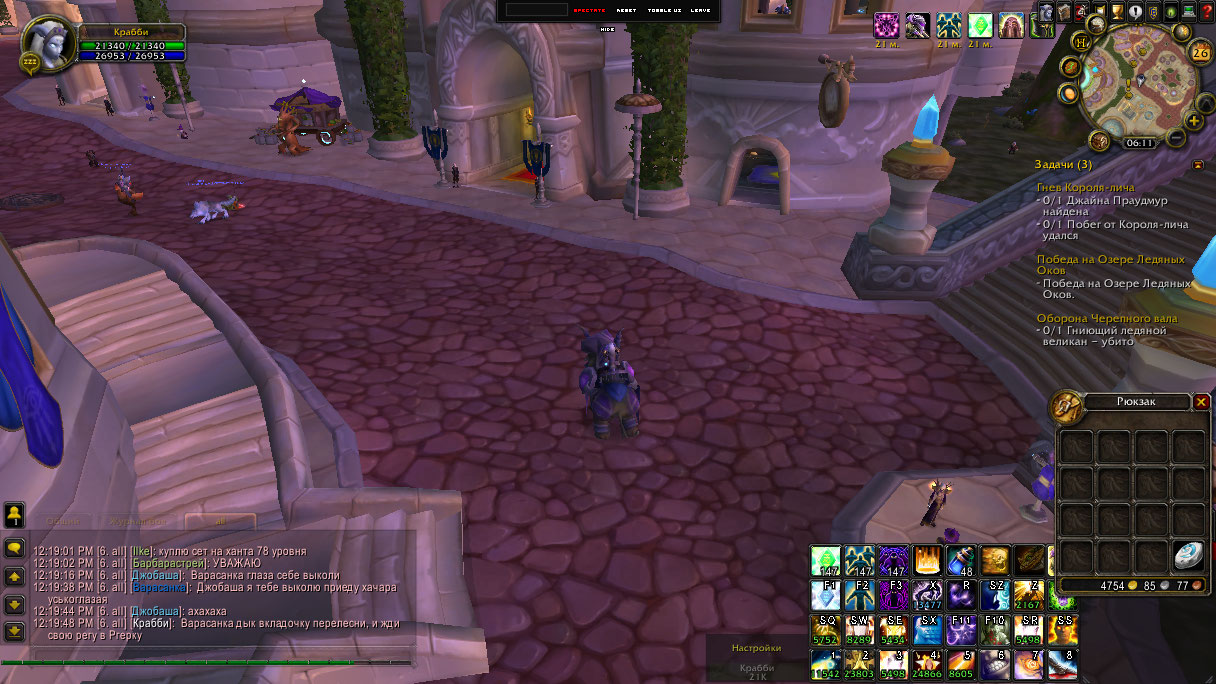Click the SPECTATE button in top panel
Image resolution: width=1216 pixels, height=684 pixels.
(589, 10)
